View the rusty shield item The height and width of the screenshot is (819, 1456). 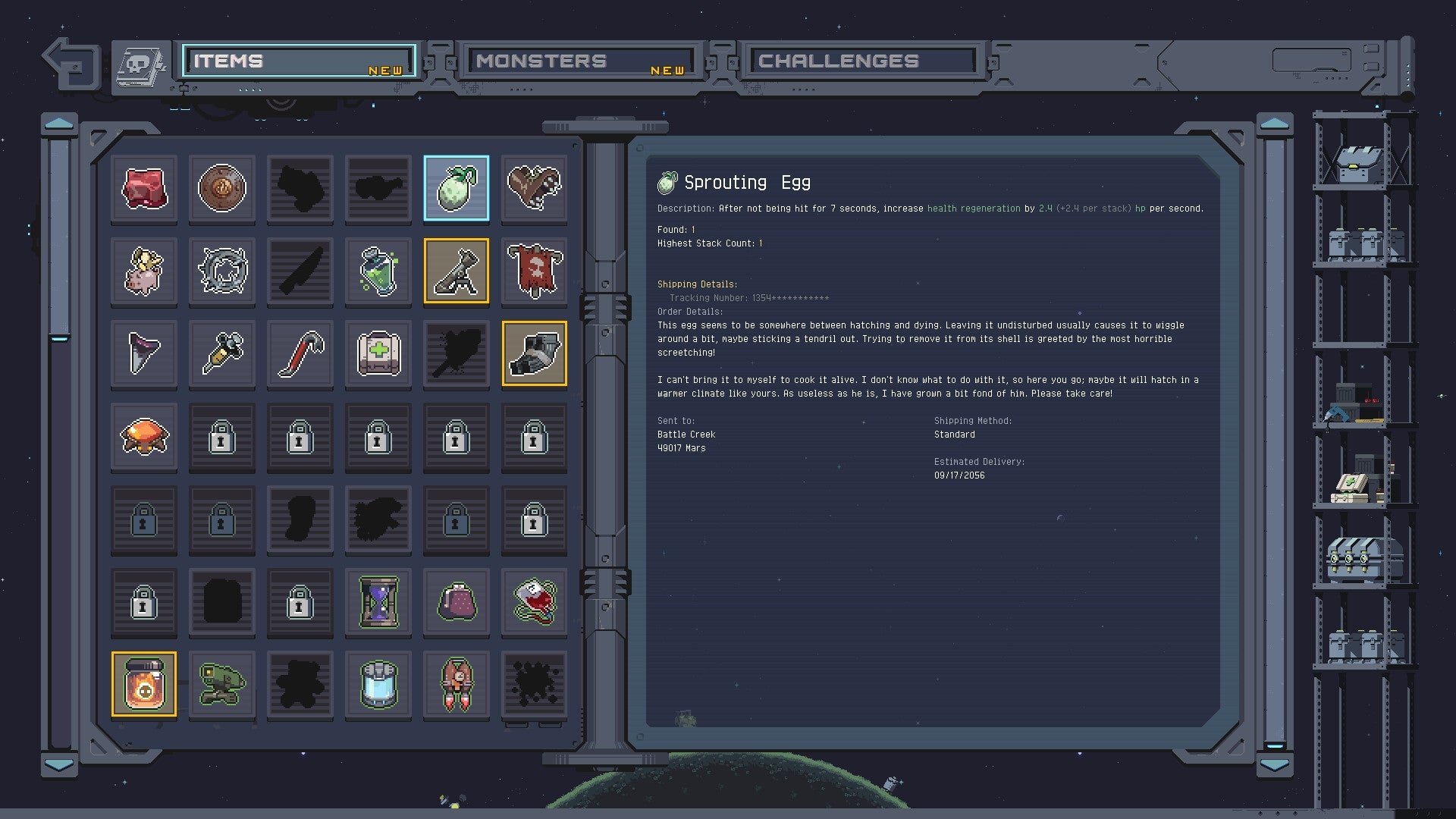[221, 188]
